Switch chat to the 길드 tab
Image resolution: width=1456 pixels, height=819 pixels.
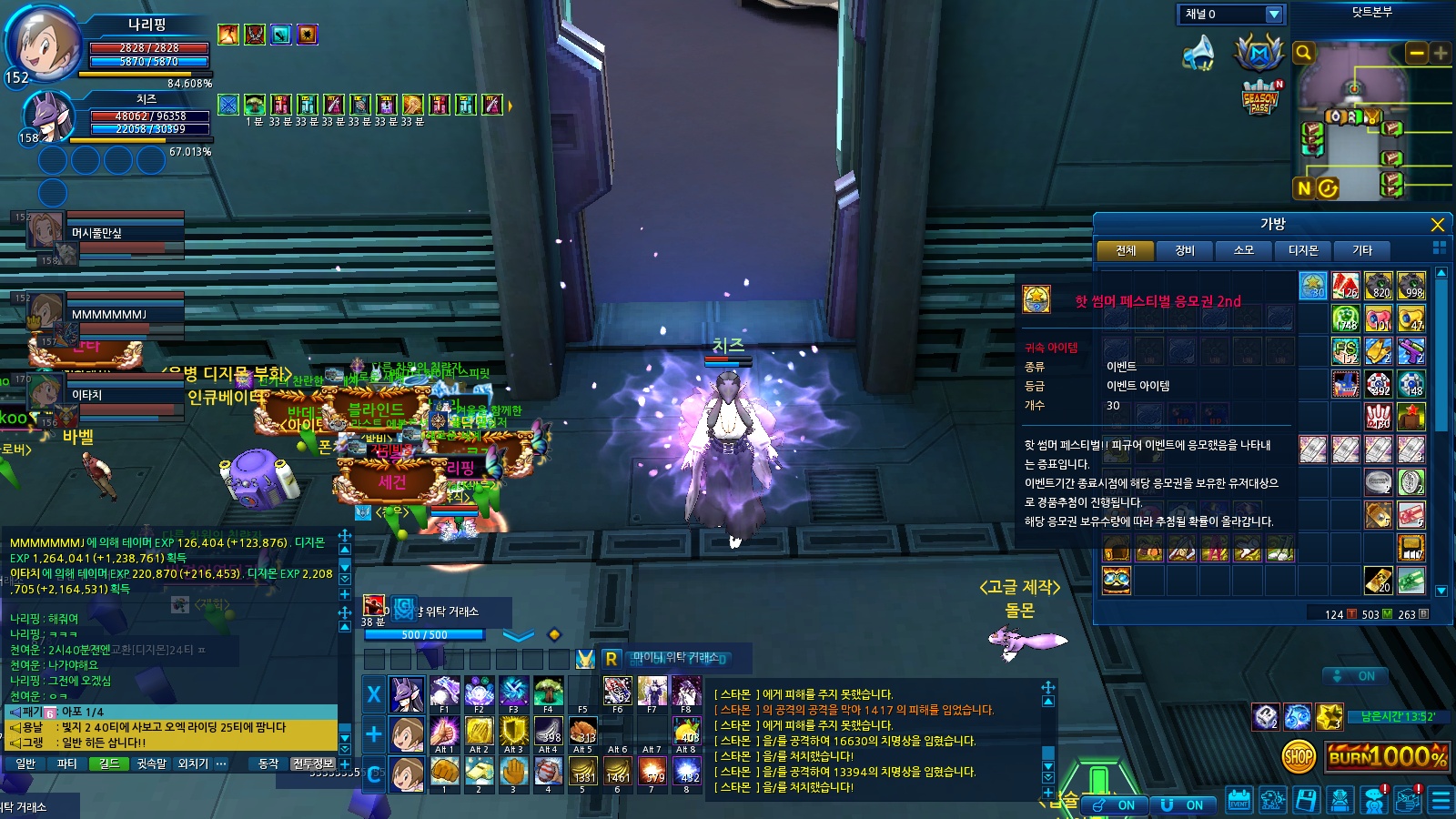tap(109, 763)
